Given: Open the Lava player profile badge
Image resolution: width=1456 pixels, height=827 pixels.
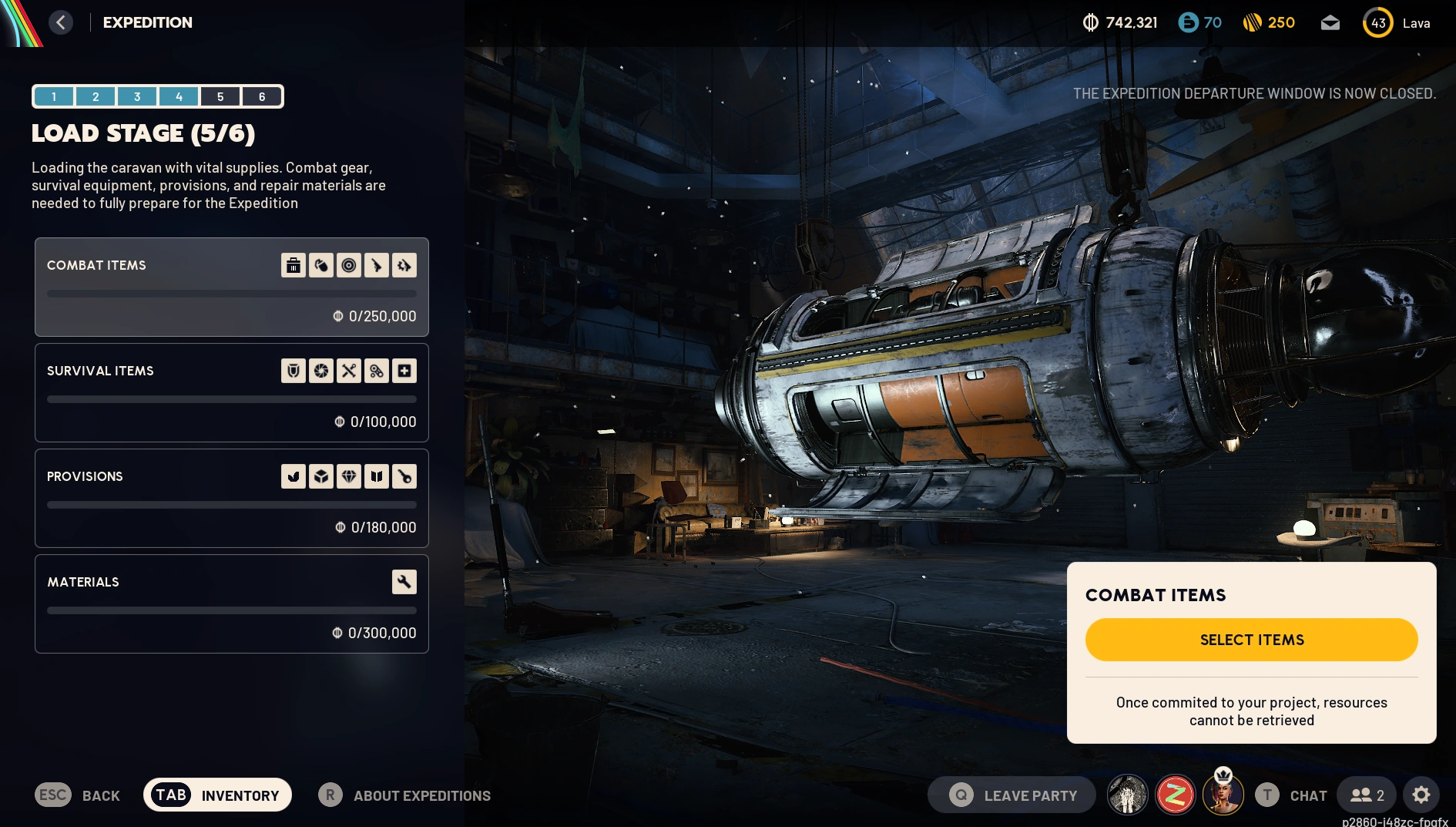Looking at the screenshot, I should coord(1396,23).
